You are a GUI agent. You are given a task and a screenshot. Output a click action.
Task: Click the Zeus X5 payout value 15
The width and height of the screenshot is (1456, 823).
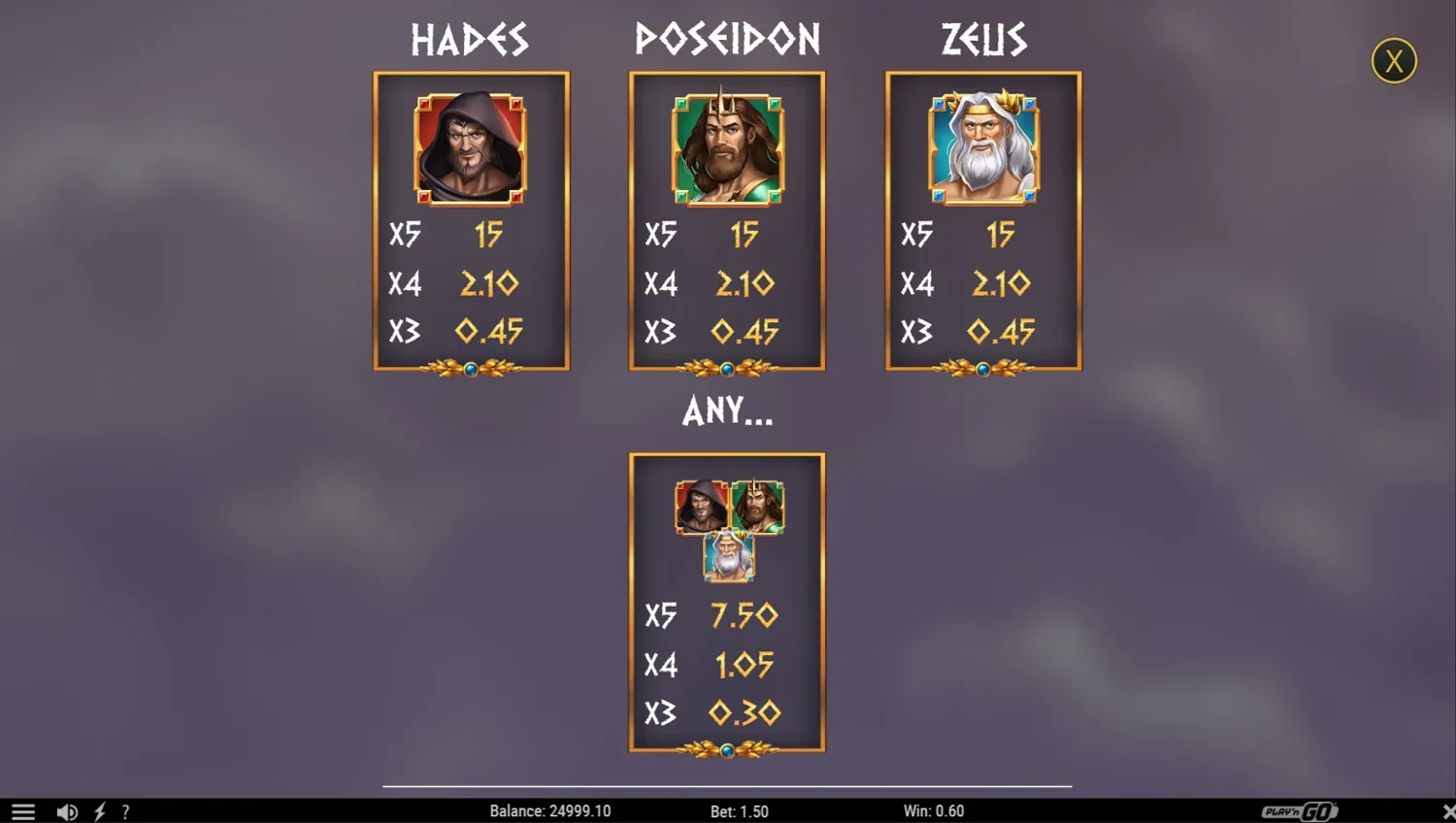point(1001,234)
